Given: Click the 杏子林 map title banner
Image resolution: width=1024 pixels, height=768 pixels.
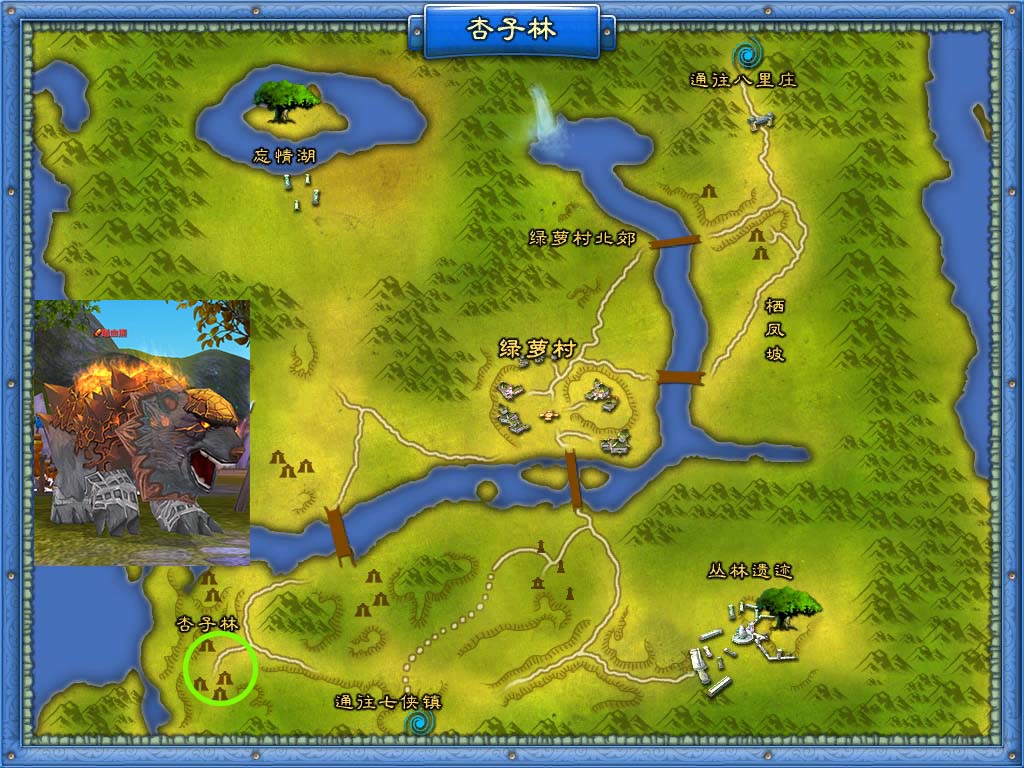Looking at the screenshot, I should (x=511, y=29).
